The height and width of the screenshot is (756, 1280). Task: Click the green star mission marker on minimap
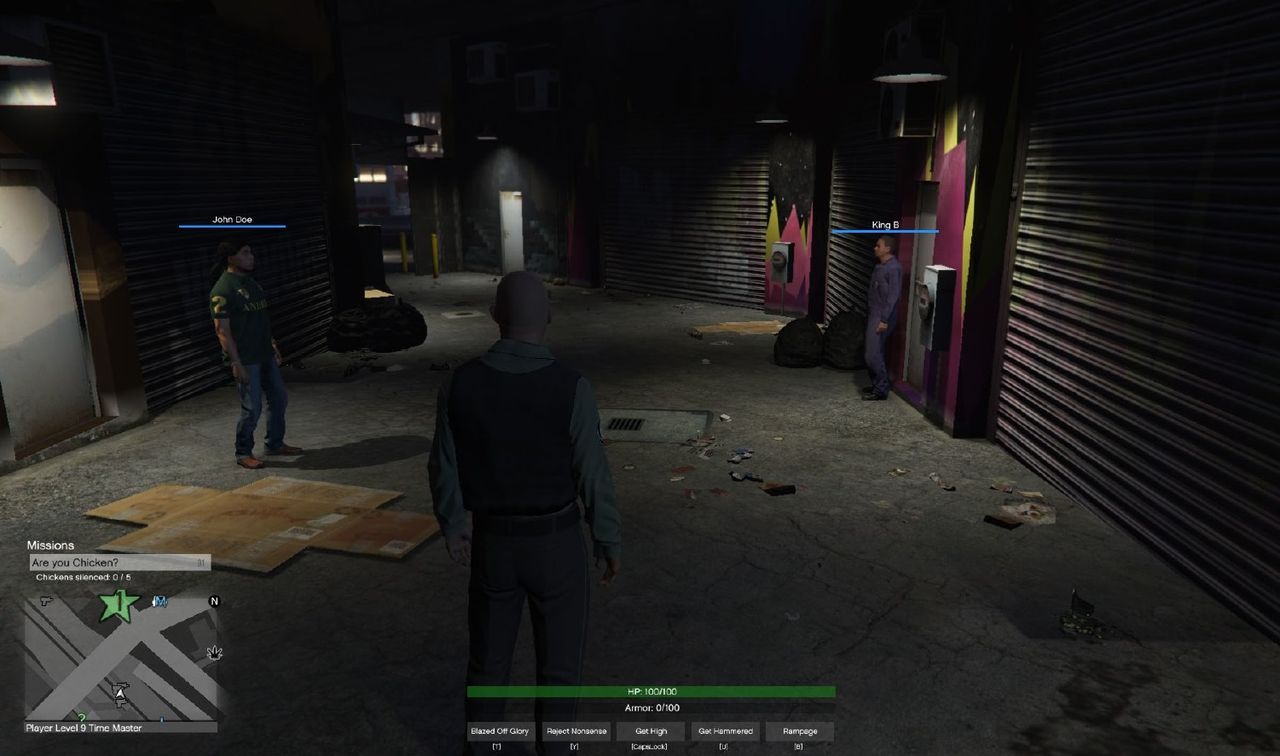click(119, 604)
